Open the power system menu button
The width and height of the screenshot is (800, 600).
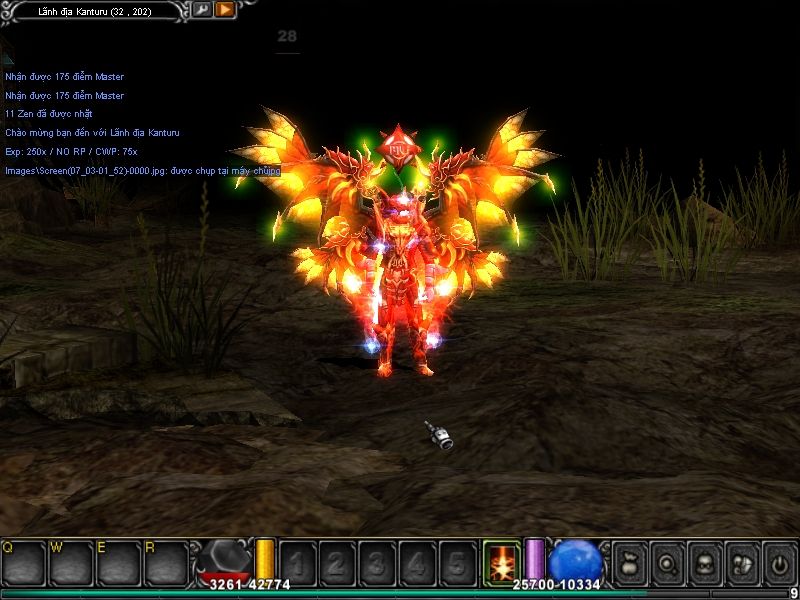[x=778, y=563]
